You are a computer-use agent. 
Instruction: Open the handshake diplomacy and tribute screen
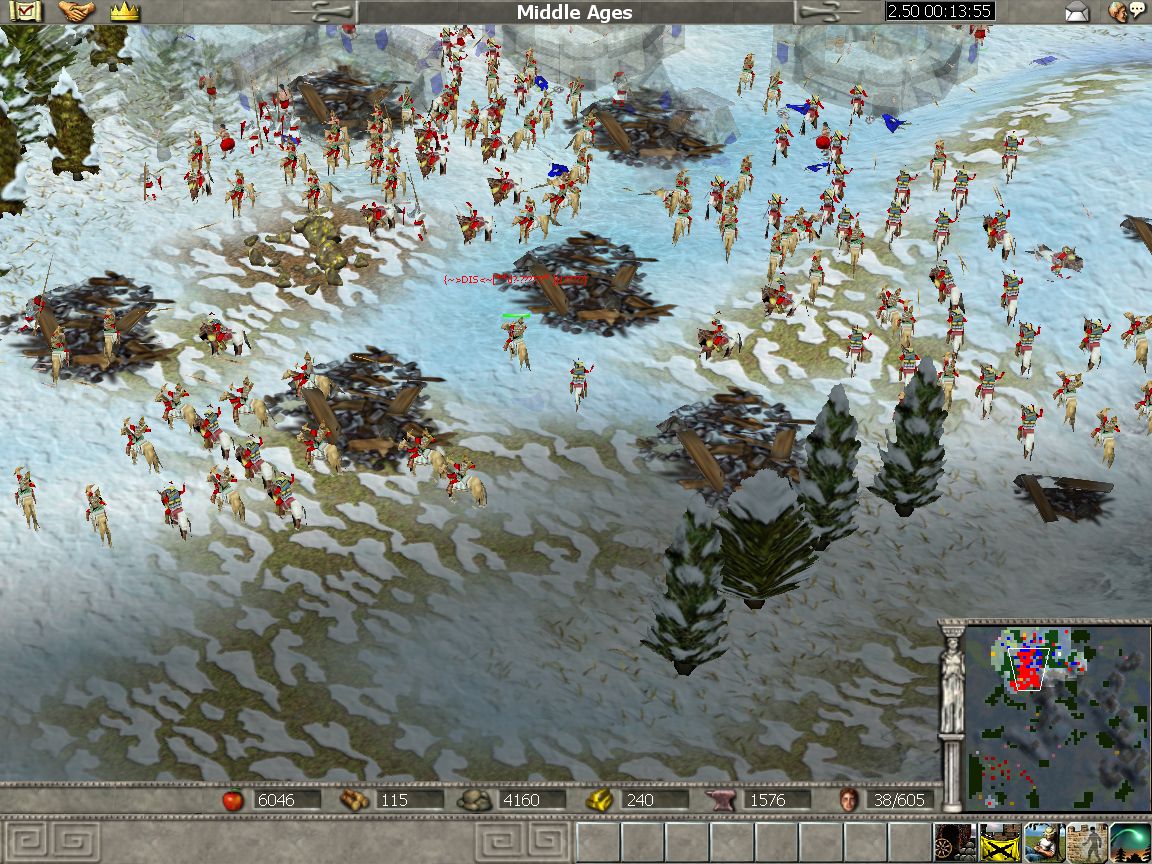pos(76,12)
